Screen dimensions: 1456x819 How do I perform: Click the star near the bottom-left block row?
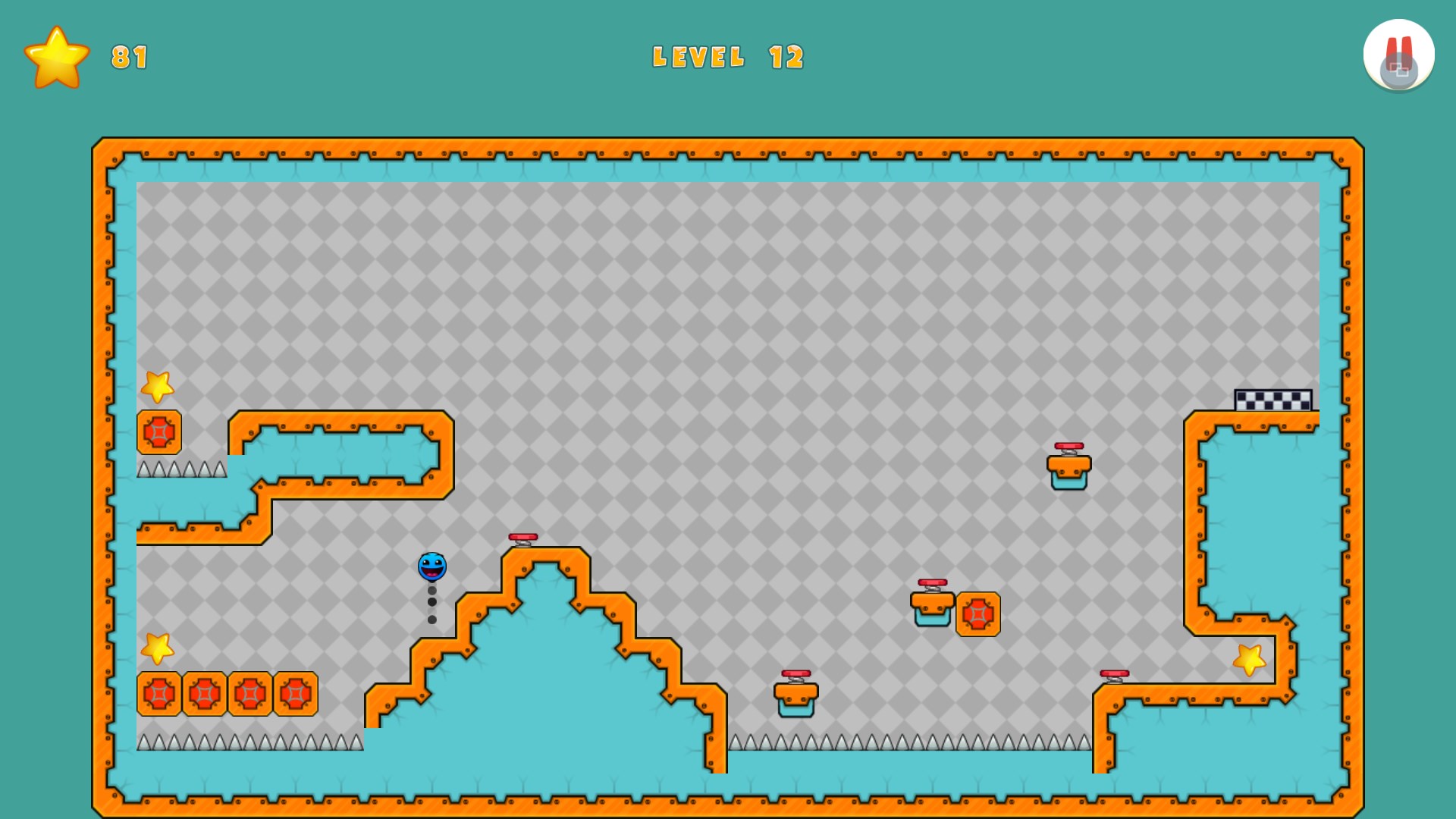(x=157, y=648)
